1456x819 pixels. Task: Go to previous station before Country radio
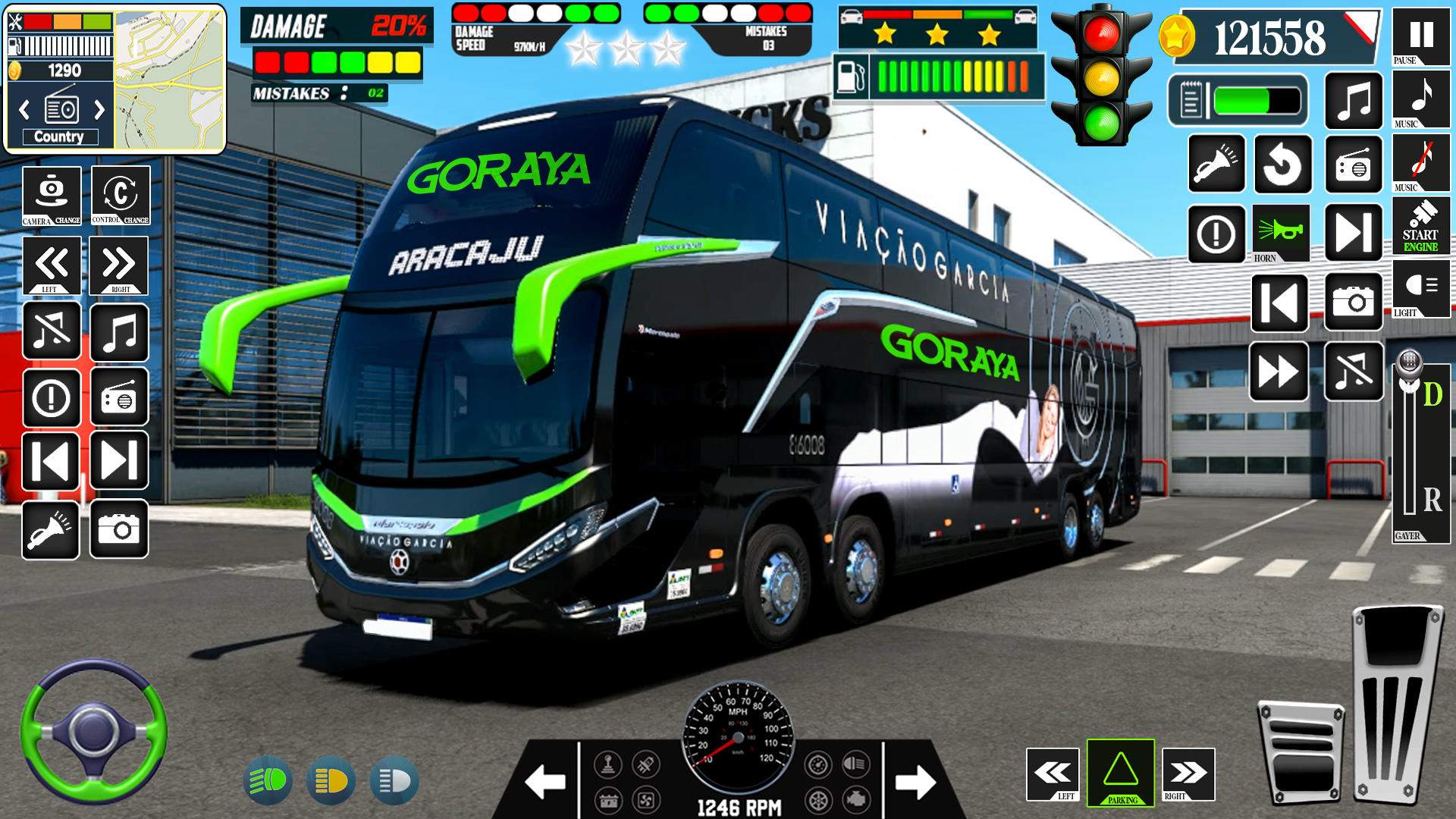tap(24, 111)
